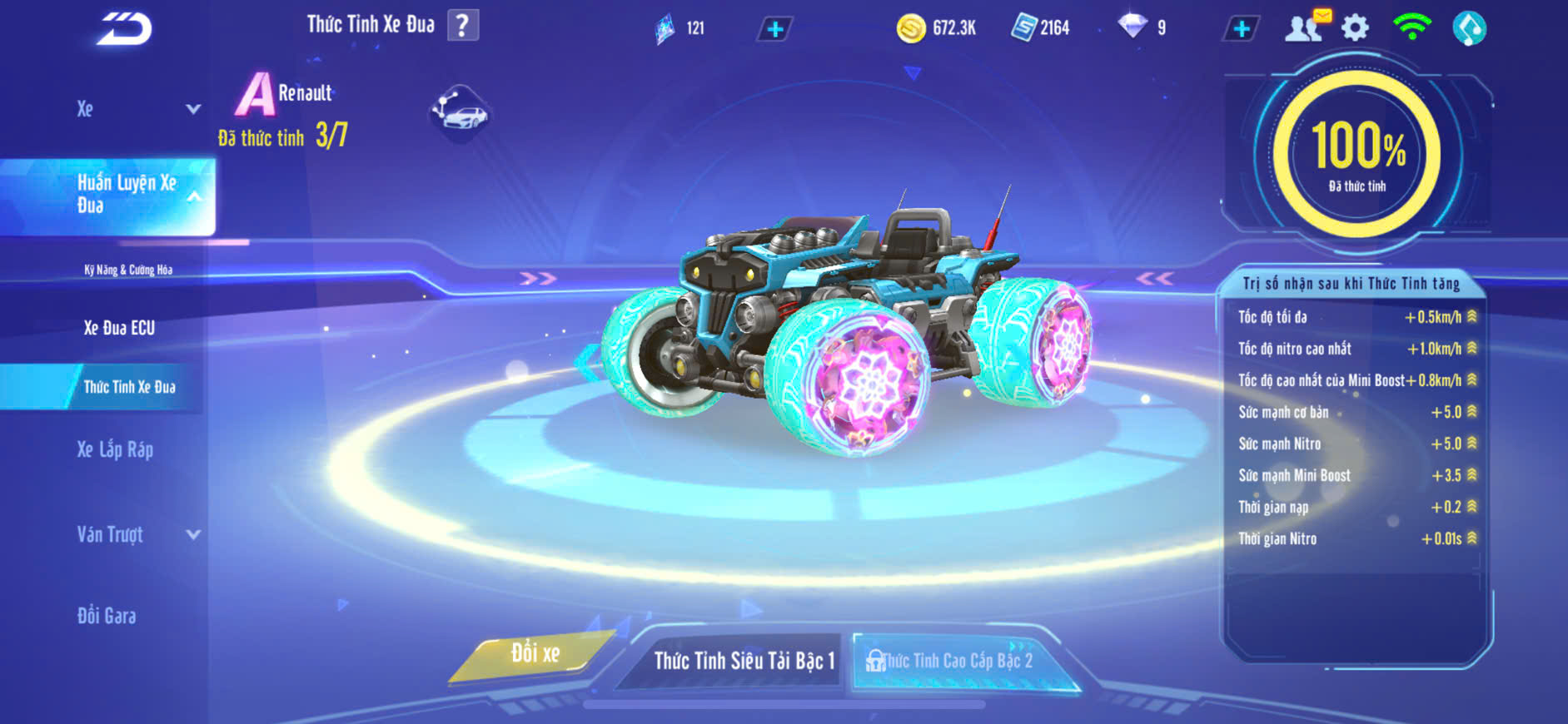Switch to Thức Tỉnh Siêu Tải Bậc 1 tab
Image resolution: width=1568 pixels, height=724 pixels.
click(x=744, y=661)
